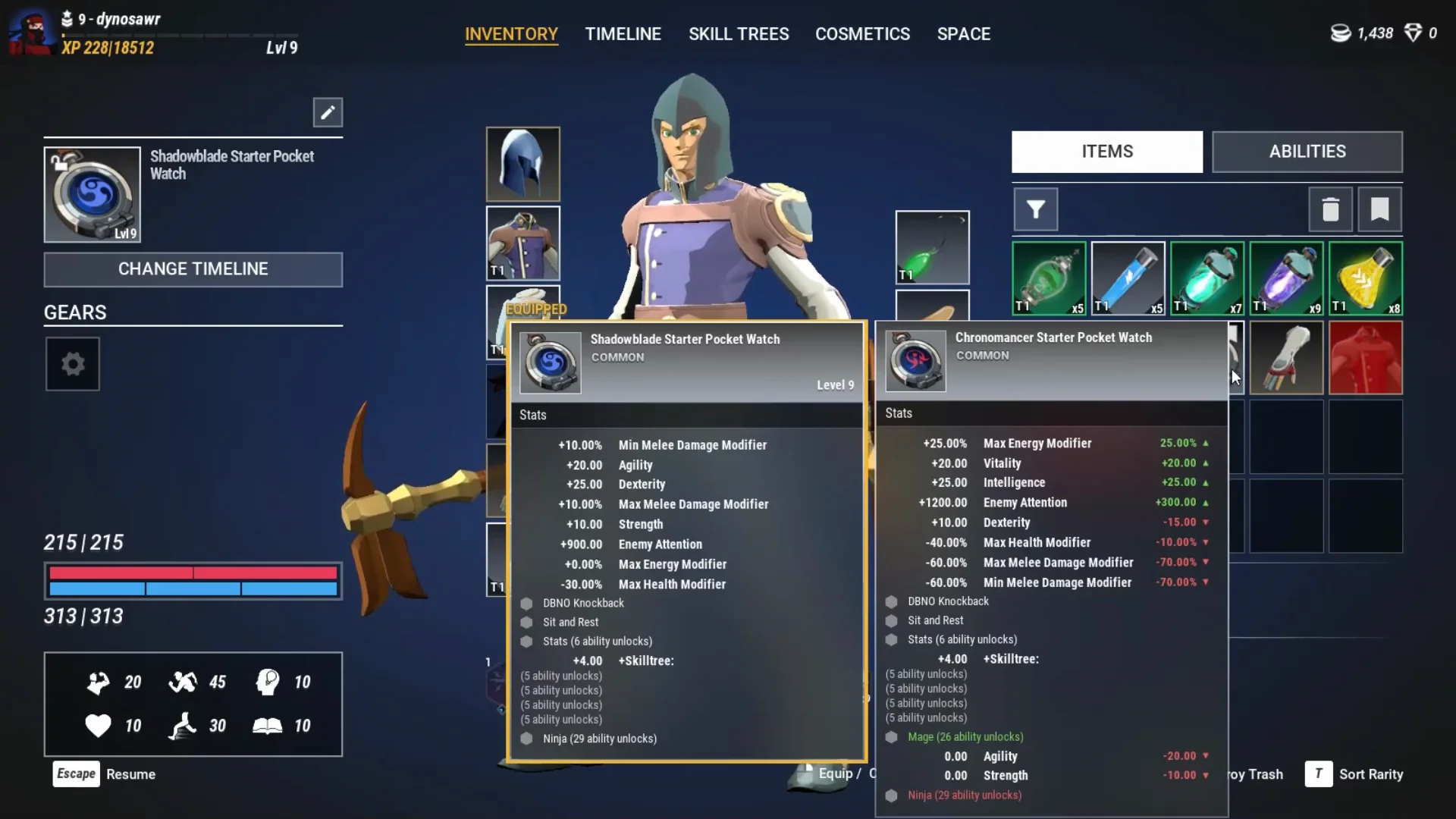Image resolution: width=1456 pixels, height=819 pixels.
Task: Pick the red armor inventory slot
Action: 1365,358
